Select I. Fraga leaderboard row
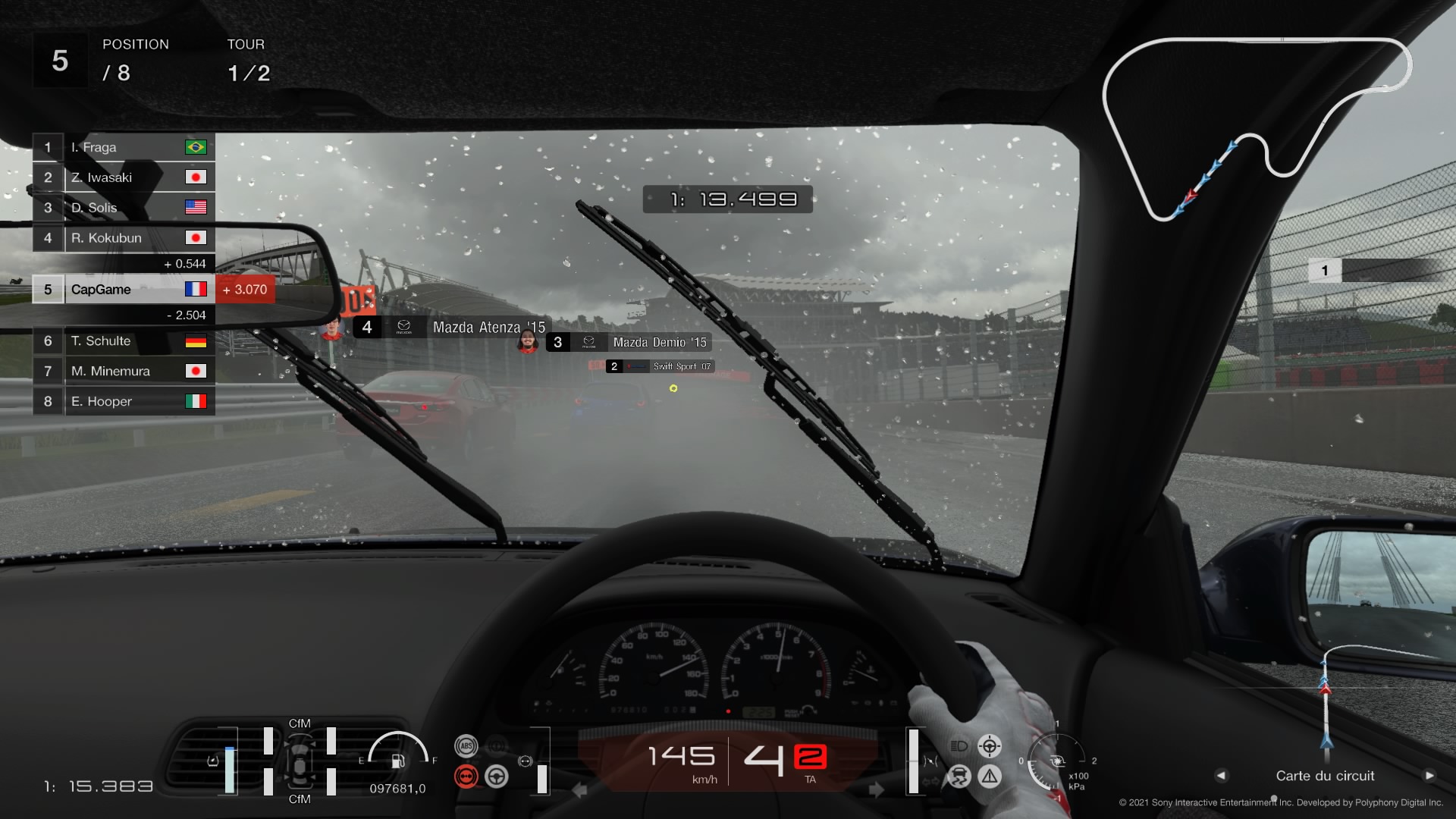 (x=124, y=147)
